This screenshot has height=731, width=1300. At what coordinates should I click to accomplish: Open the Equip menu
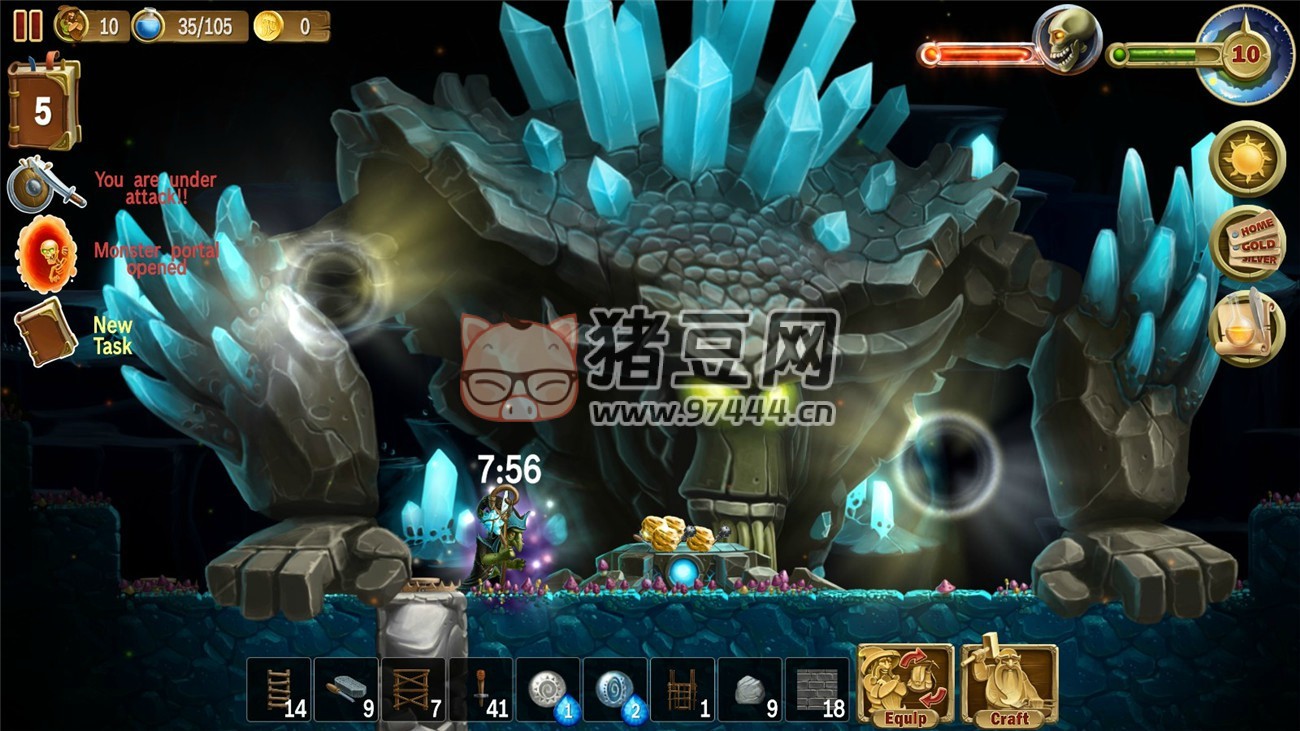[905, 685]
